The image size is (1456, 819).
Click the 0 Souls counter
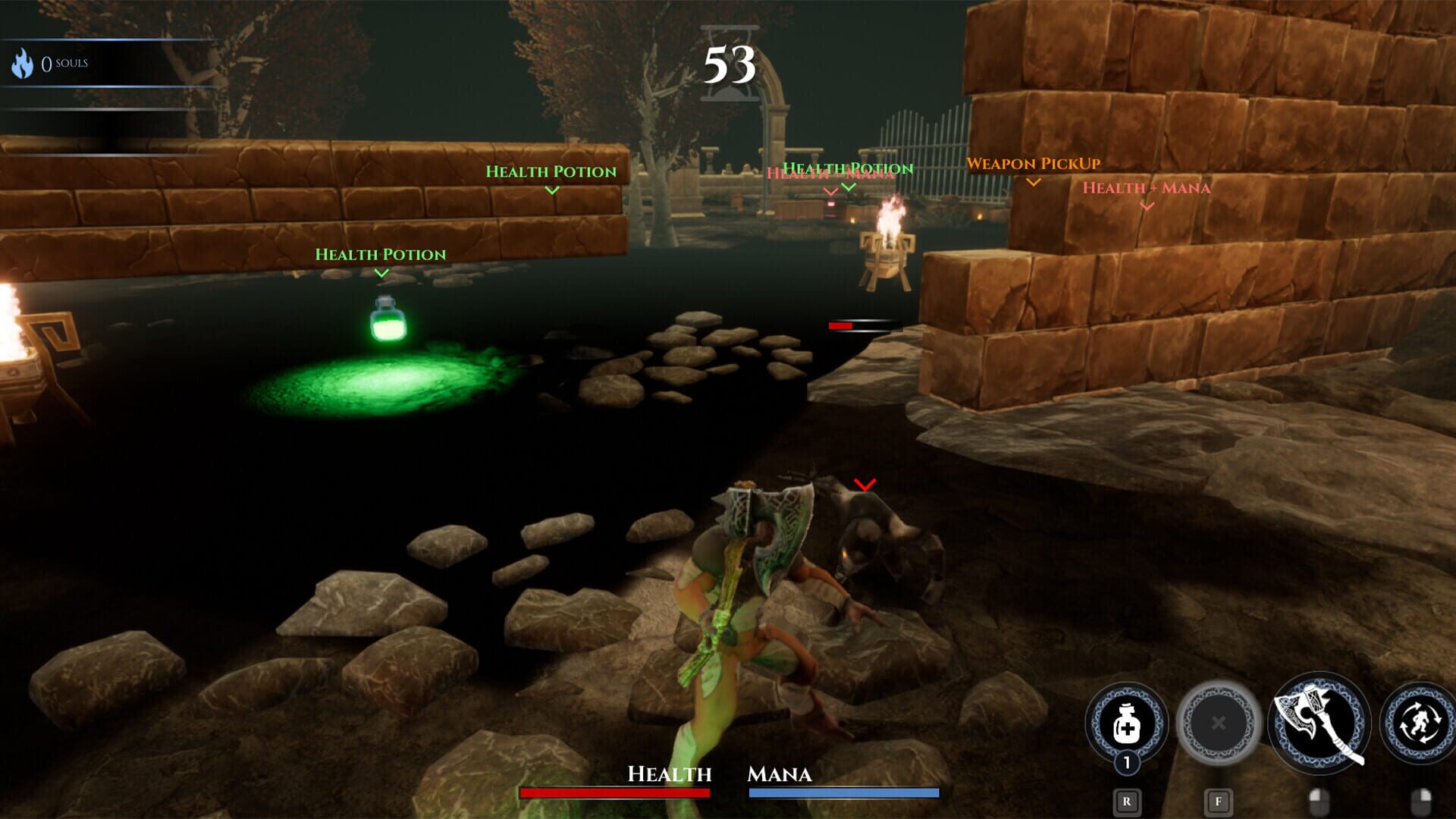[x=64, y=64]
